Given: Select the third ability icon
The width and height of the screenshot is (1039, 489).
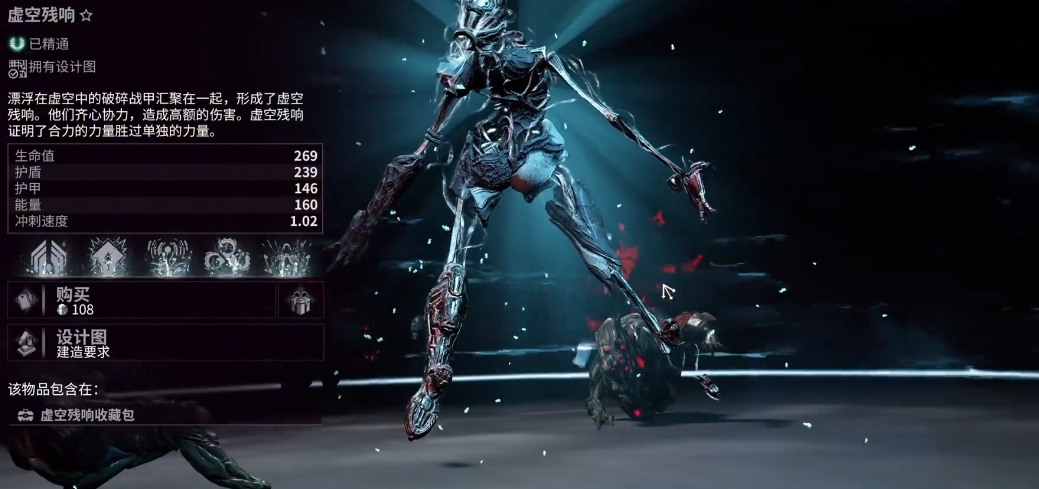Looking at the screenshot, I should [168, 257].
